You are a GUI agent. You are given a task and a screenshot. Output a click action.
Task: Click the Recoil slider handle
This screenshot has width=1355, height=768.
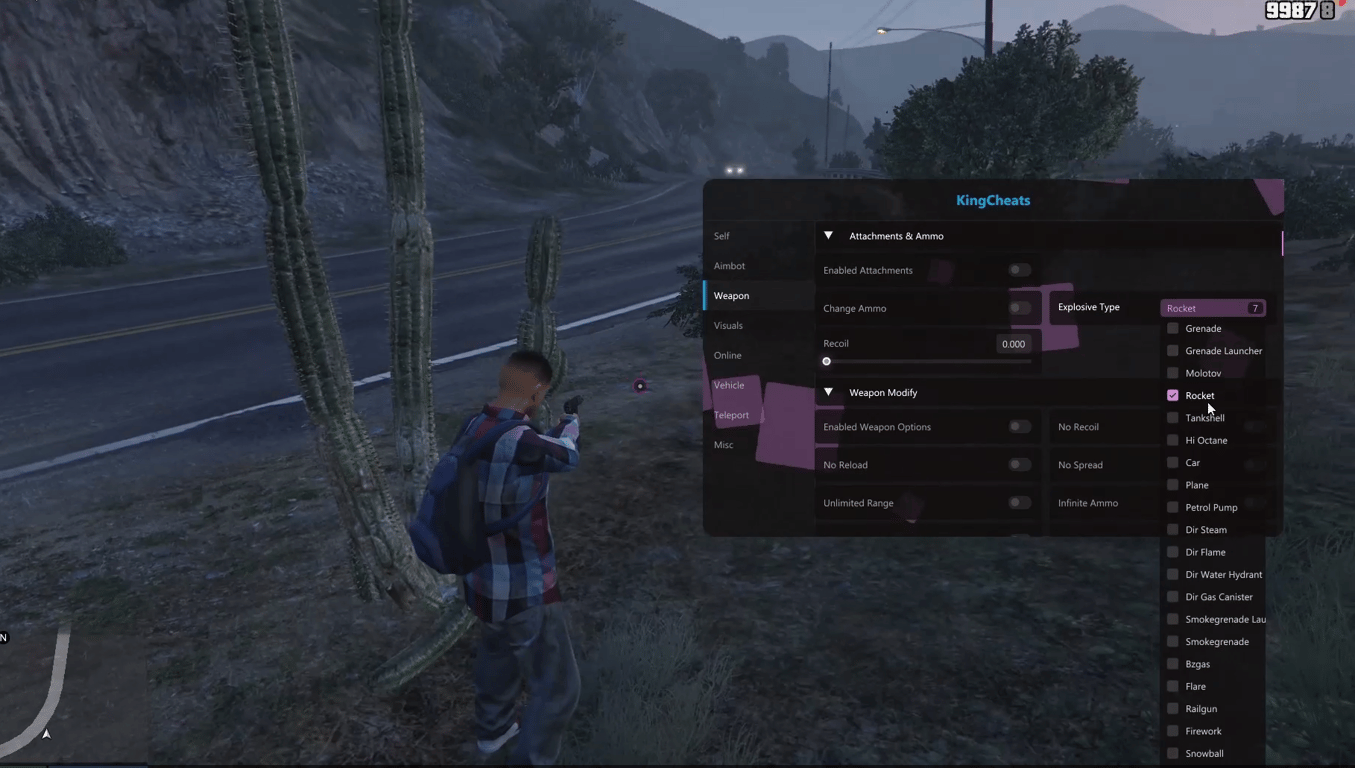click(827, 361)
